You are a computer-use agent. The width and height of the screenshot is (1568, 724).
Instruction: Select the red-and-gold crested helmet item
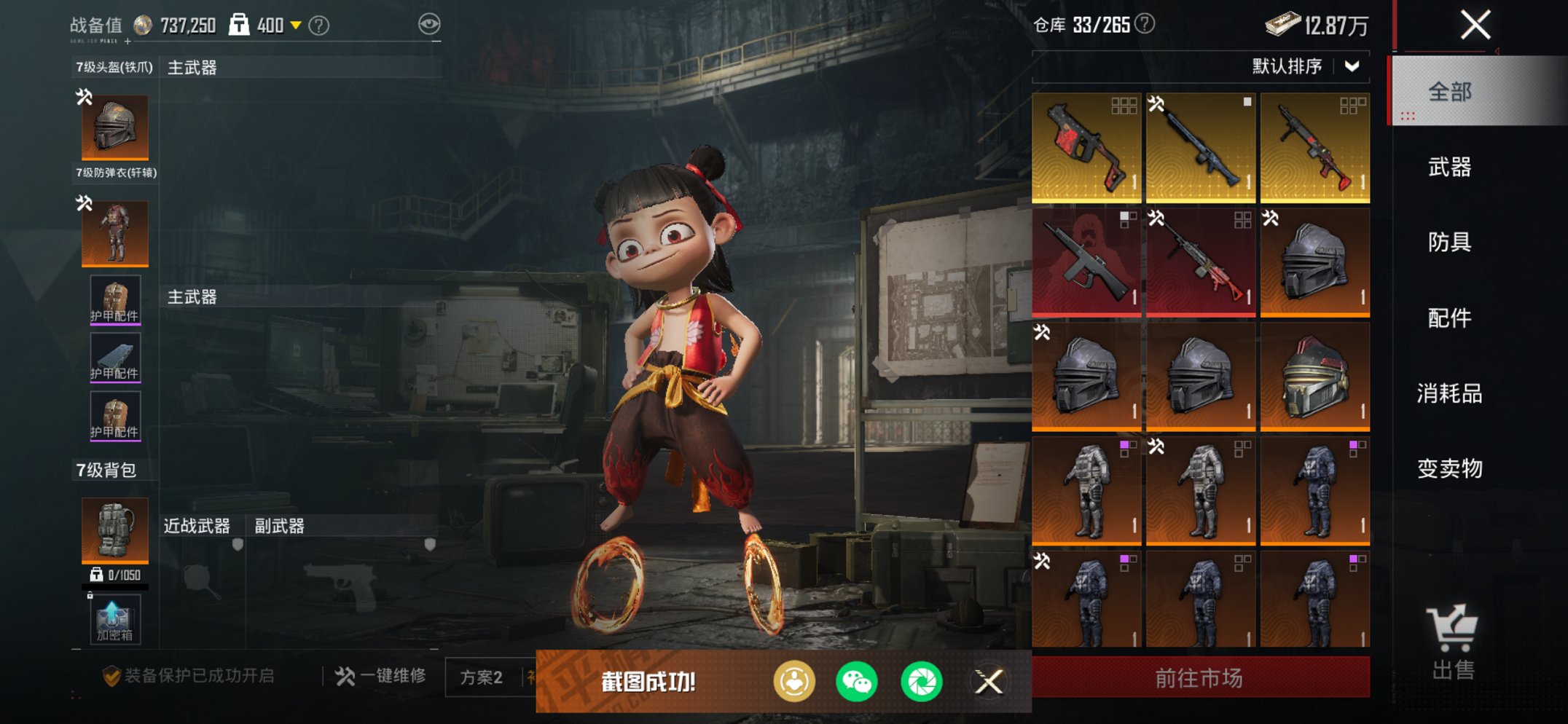[x=1315, y=376]
